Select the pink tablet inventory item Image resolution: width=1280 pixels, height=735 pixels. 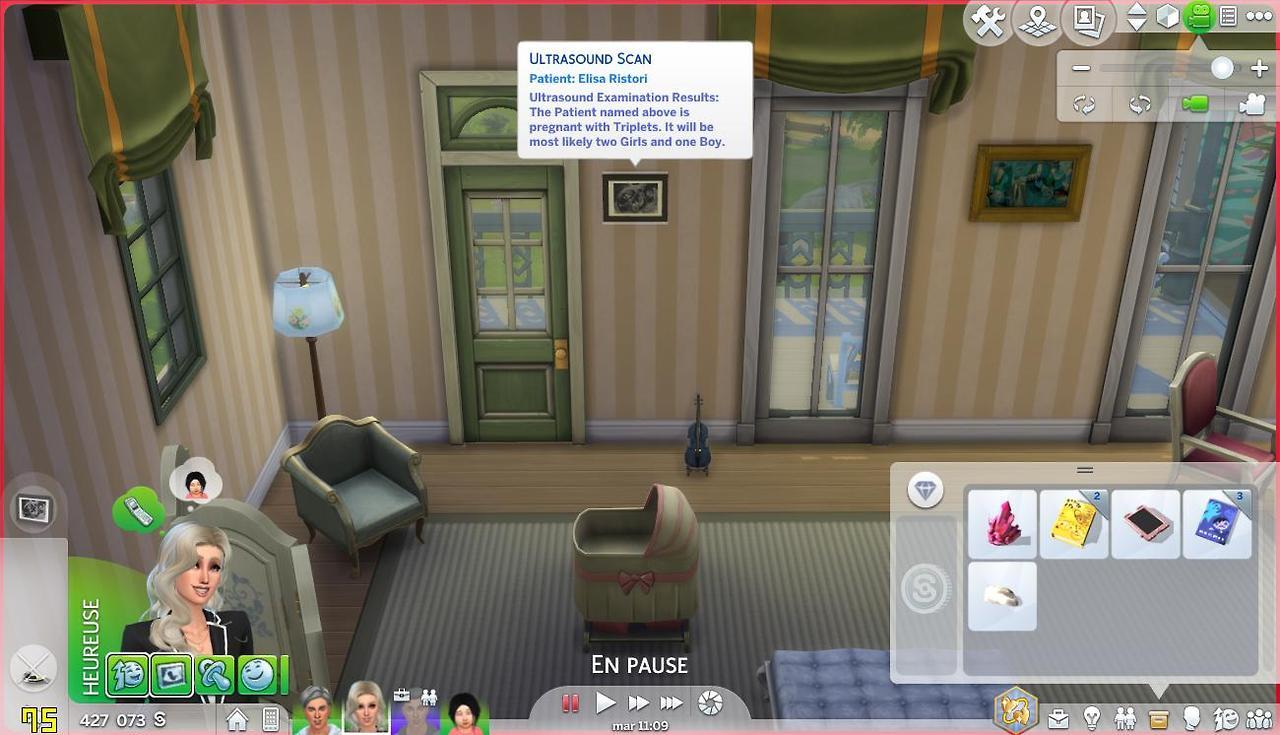[x=1145, y=524]
